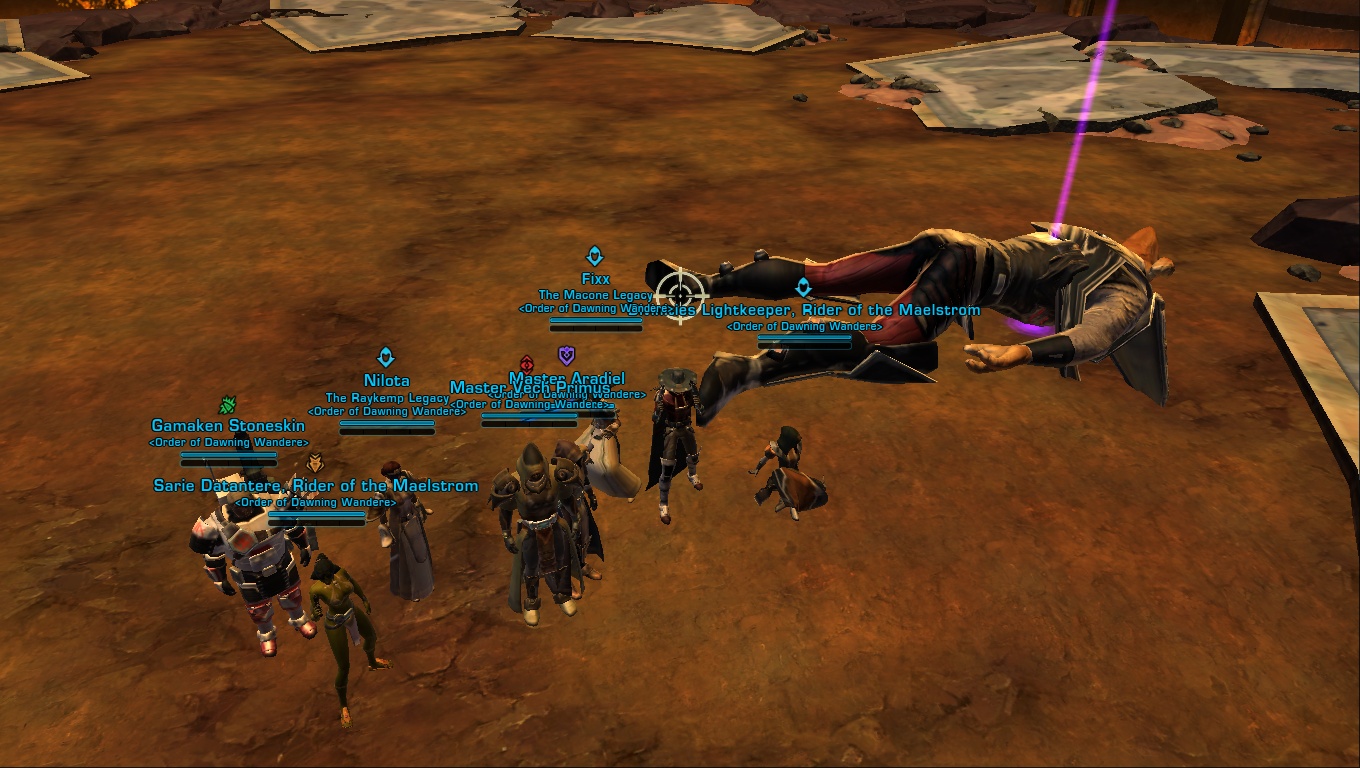Choose Sarie Datantere's nameplate
This screenshot has width=1360, height=768.
[x=315, y=486]
